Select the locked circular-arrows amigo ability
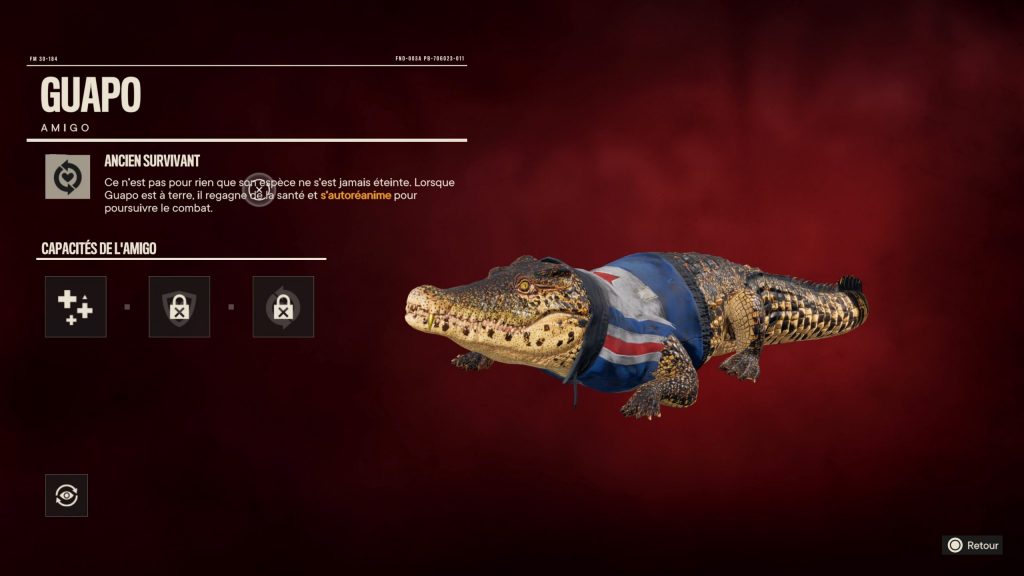1024x576 pixels. [283, 307]
